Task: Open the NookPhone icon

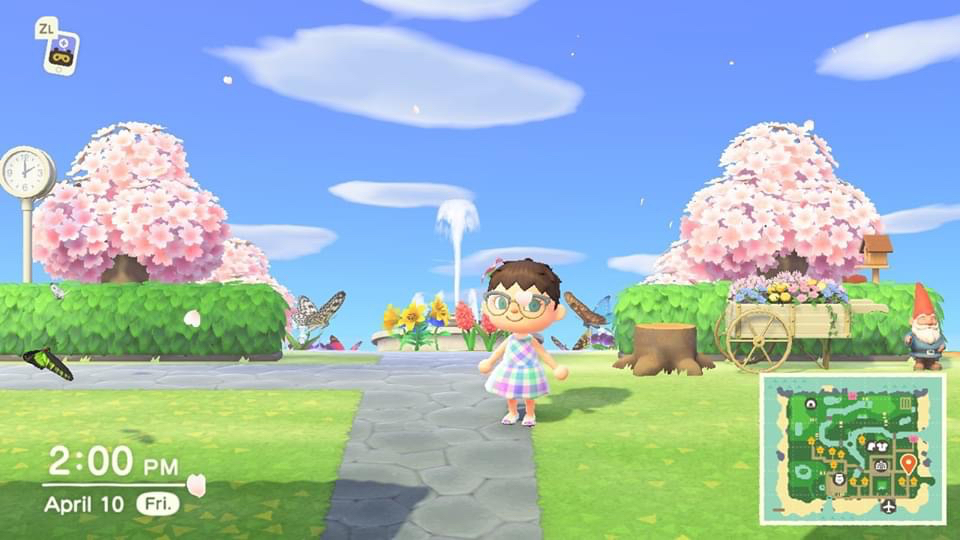Action: (x=61, y=53)
